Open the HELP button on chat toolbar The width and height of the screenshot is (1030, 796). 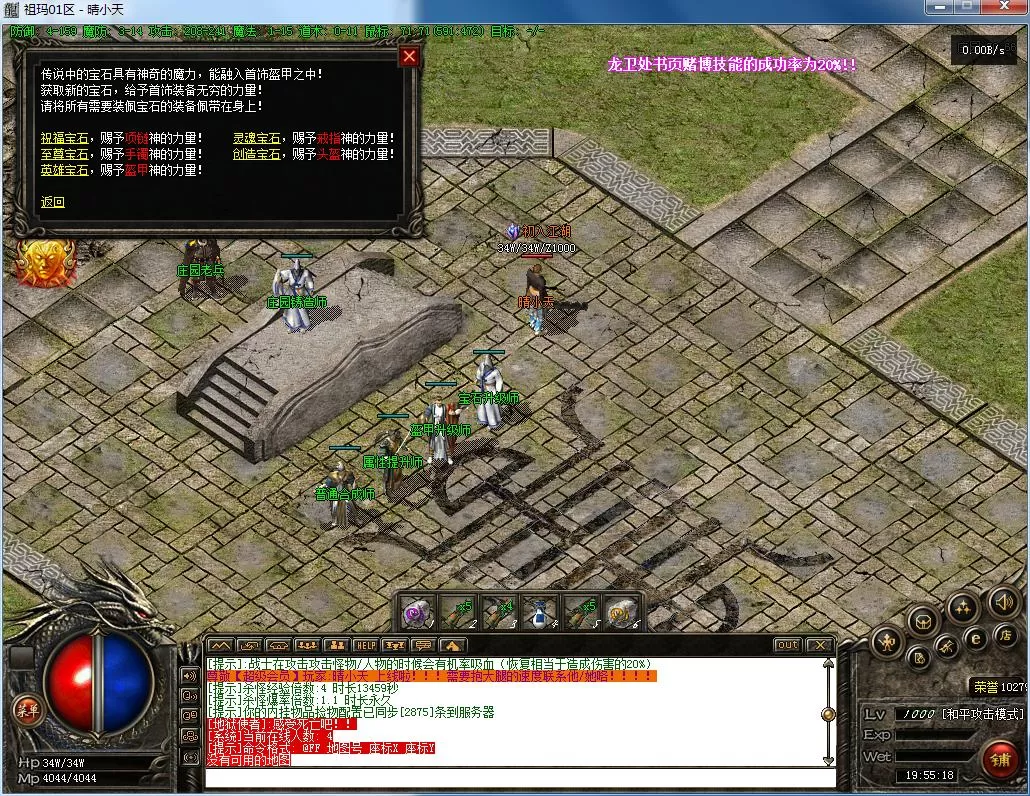click(366, 645)
